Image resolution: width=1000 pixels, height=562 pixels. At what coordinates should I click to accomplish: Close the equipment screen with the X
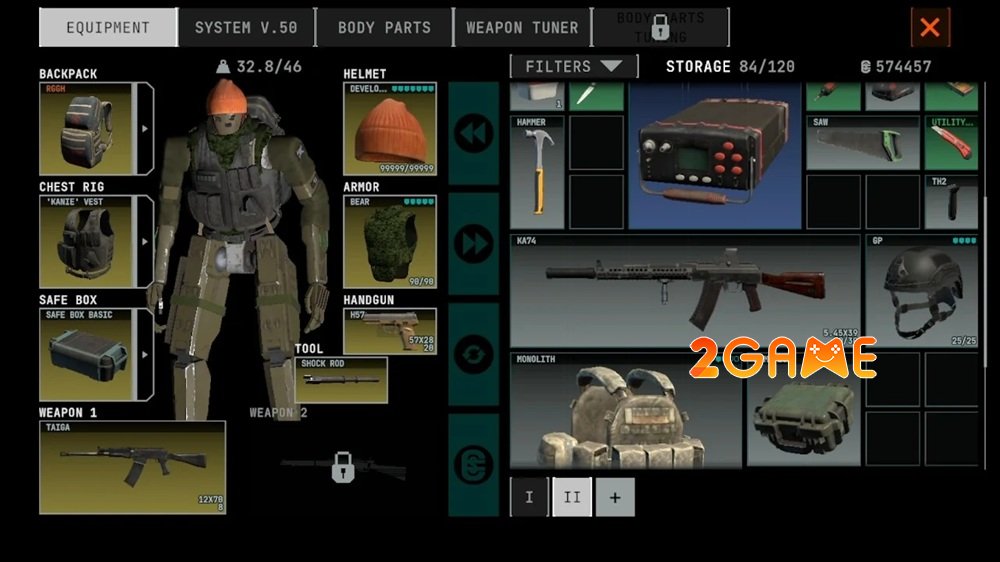pyautogui.click(x=930, y=28)
